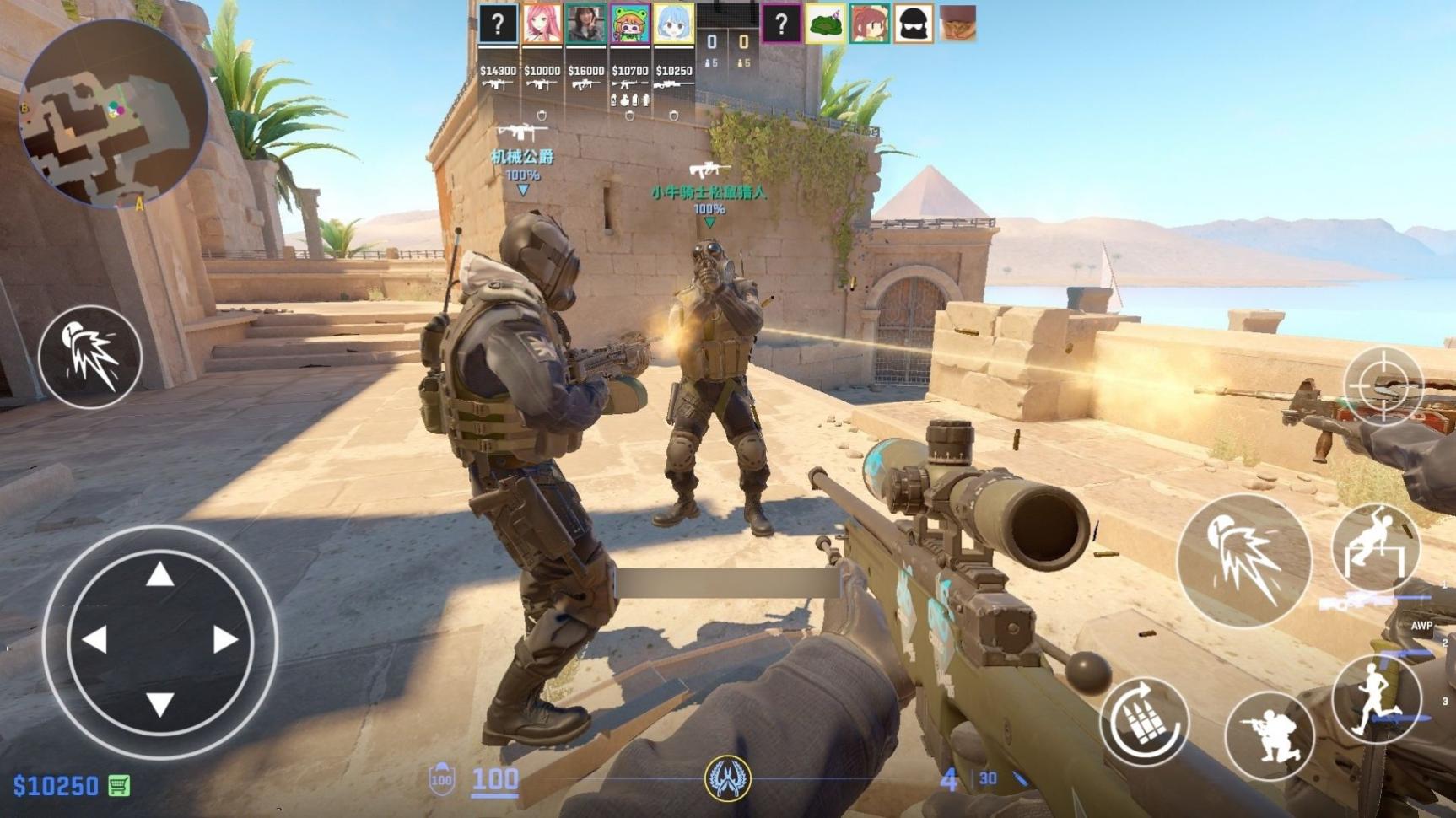Image resolution: width=1456 pixels, height=818 pixels.
Task: Strafe left with the left arrow
Action: [x=94, y=639]
